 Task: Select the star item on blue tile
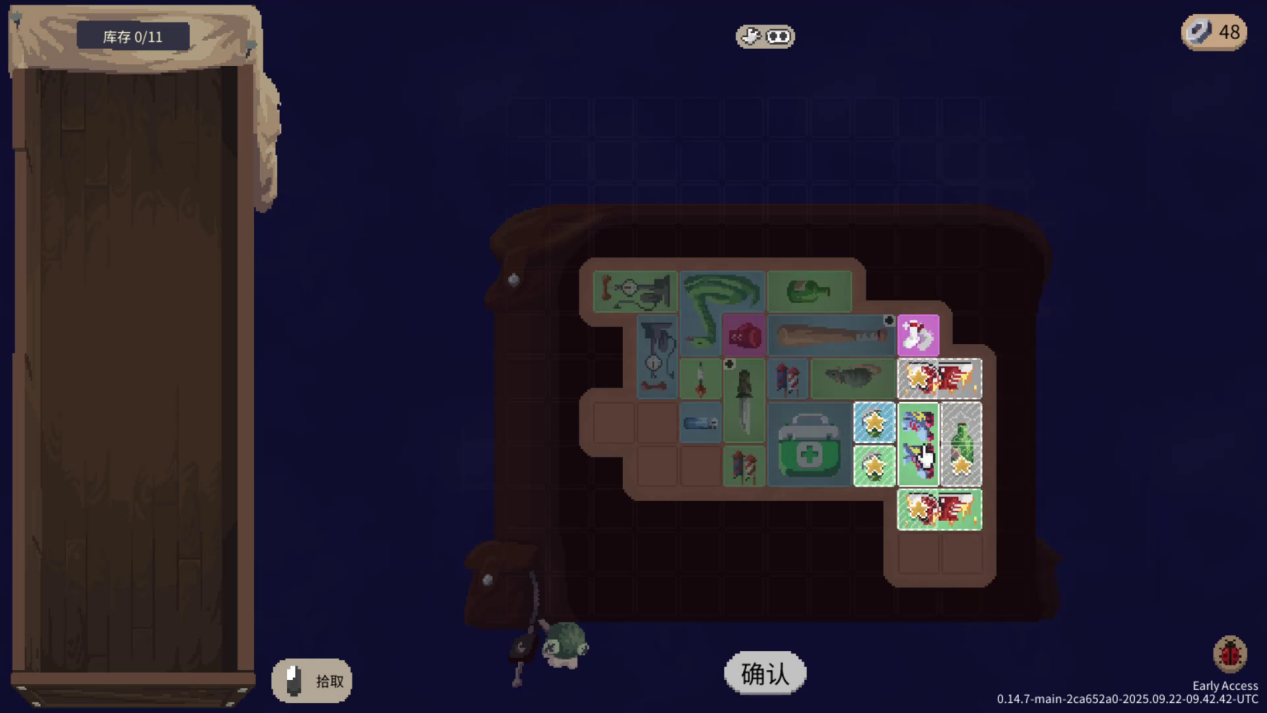tap(874, 423)
